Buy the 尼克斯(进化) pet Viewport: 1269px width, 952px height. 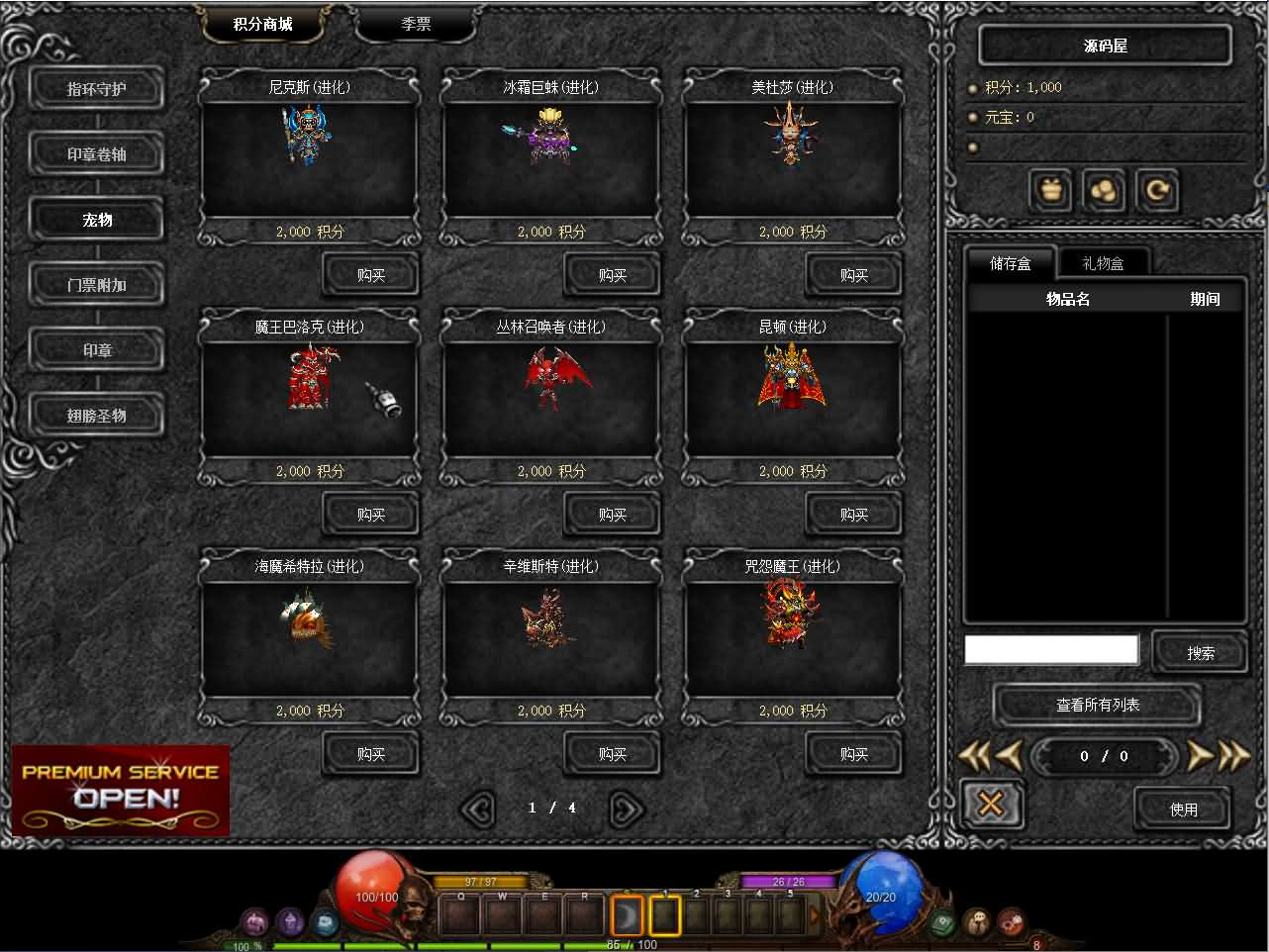point(371,275)
